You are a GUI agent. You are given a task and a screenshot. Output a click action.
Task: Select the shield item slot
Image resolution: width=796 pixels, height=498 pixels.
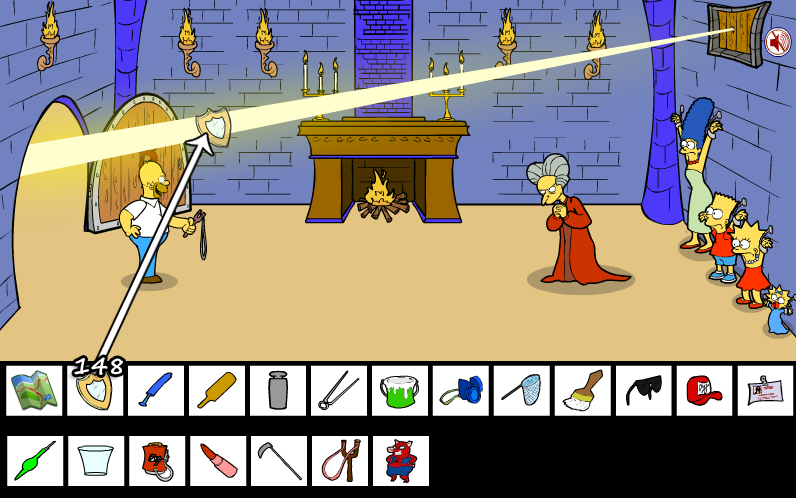95,391
